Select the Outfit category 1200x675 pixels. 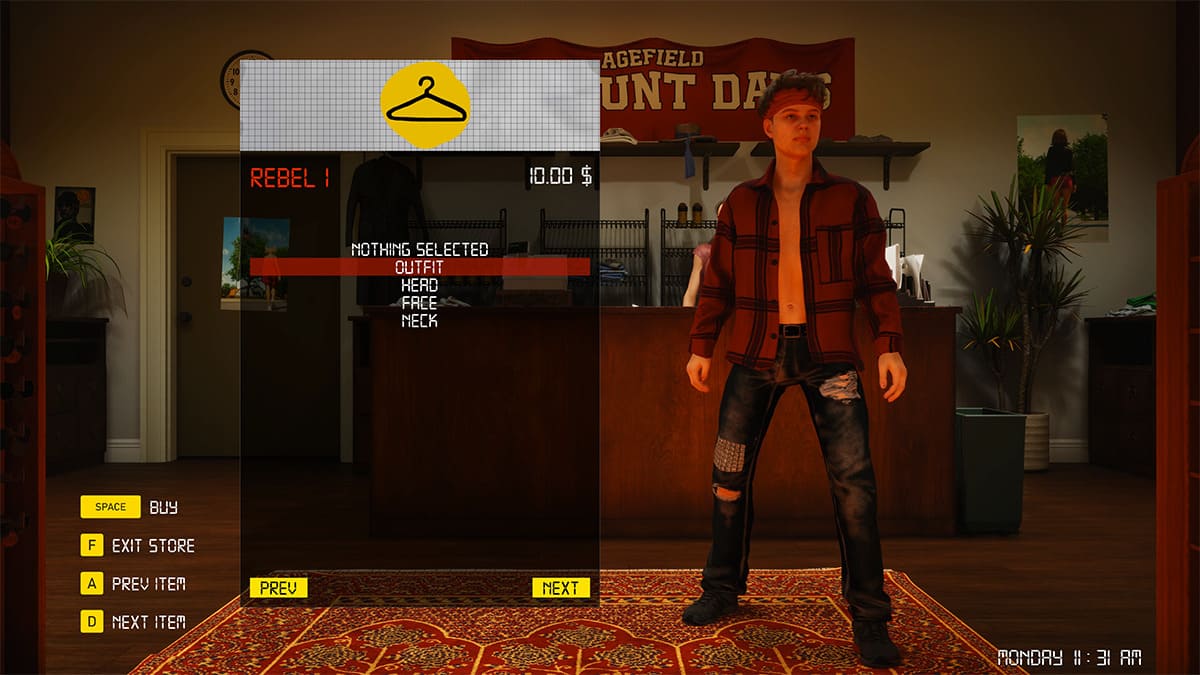click(x=419, y=267)
